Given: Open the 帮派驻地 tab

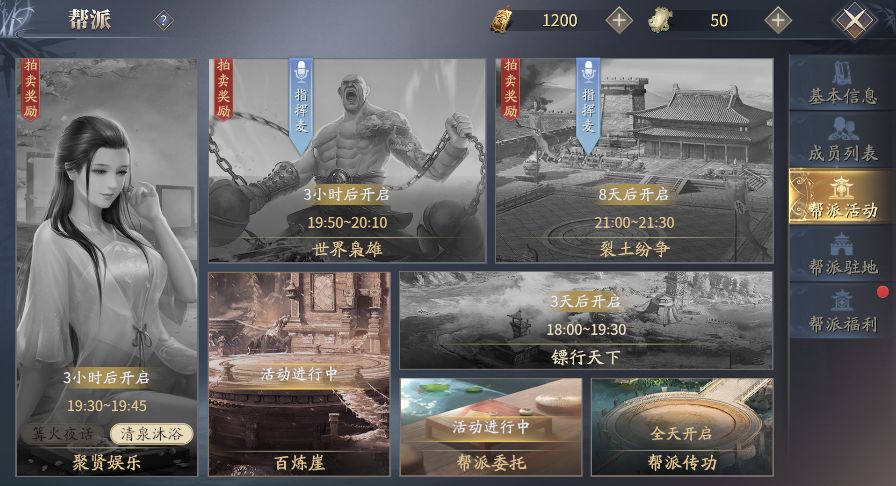Looking at the screenshot, I should coord(842,254).
